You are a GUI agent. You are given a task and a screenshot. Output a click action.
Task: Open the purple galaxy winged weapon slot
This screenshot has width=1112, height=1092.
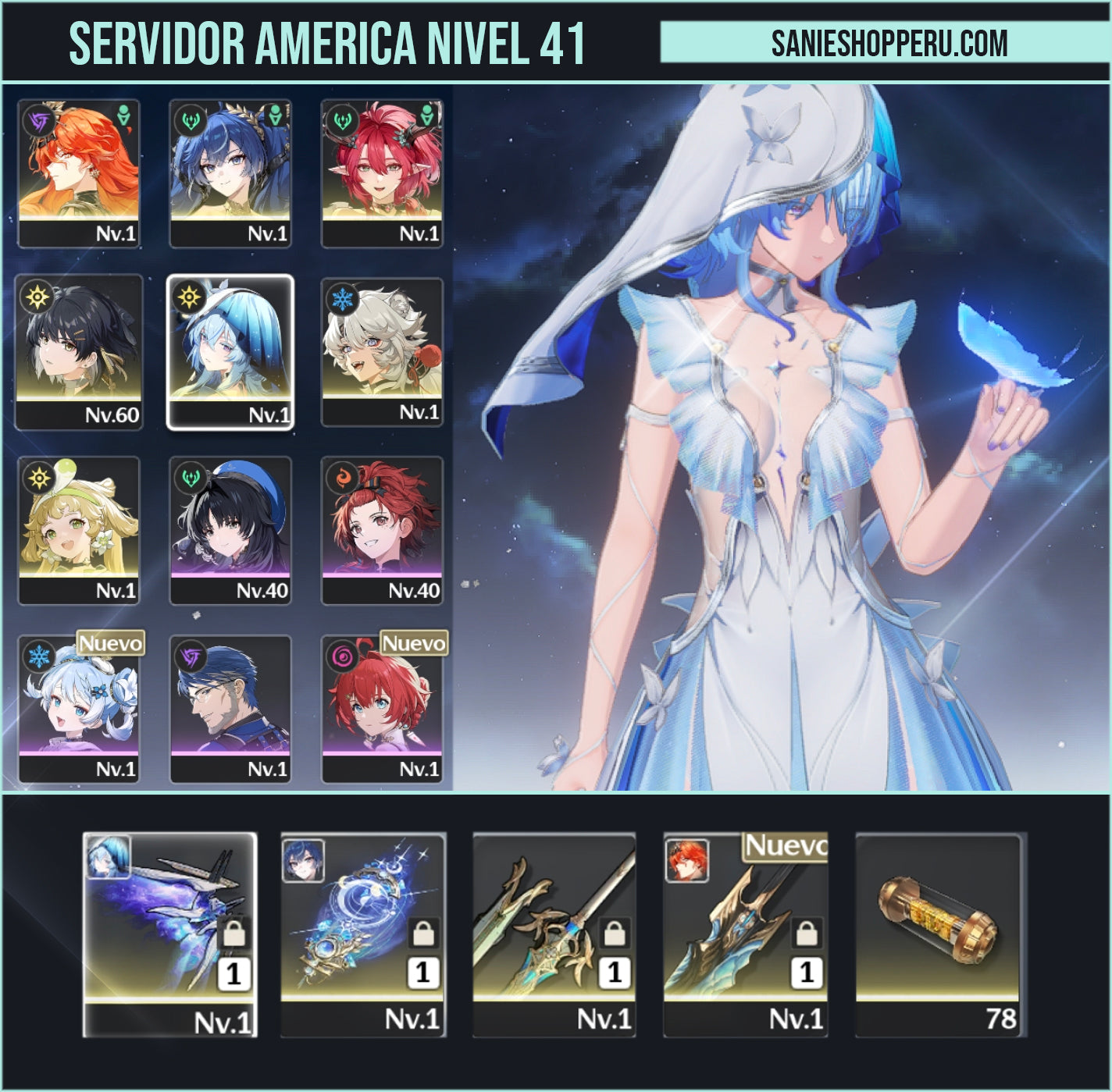pyautogui.click(x=169, y=934)
